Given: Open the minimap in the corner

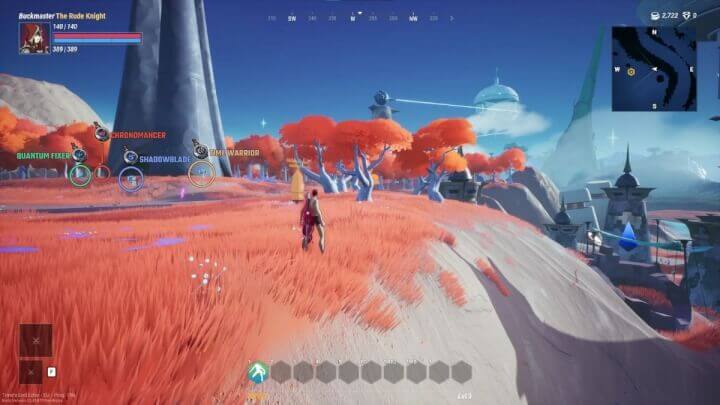Looking at the screenshot, I should click(x=653, y=67).
